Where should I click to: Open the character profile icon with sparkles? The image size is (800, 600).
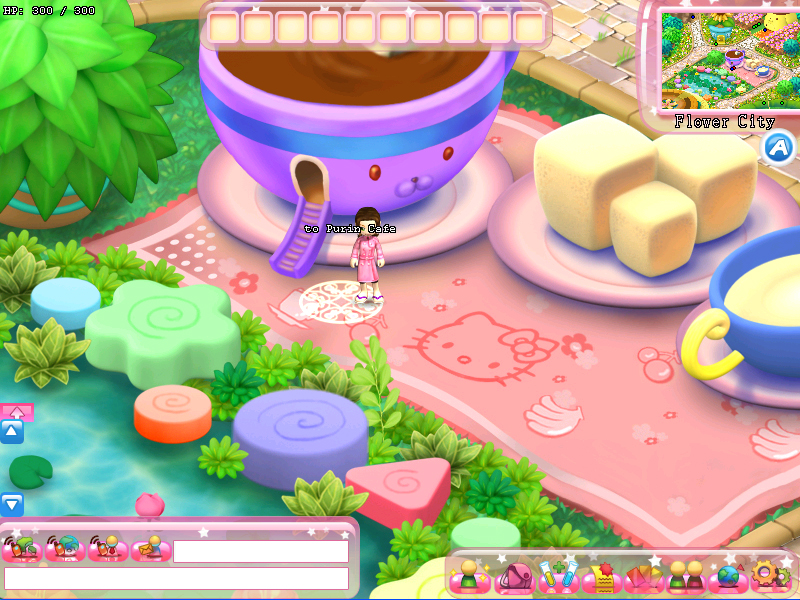[468, 576]
